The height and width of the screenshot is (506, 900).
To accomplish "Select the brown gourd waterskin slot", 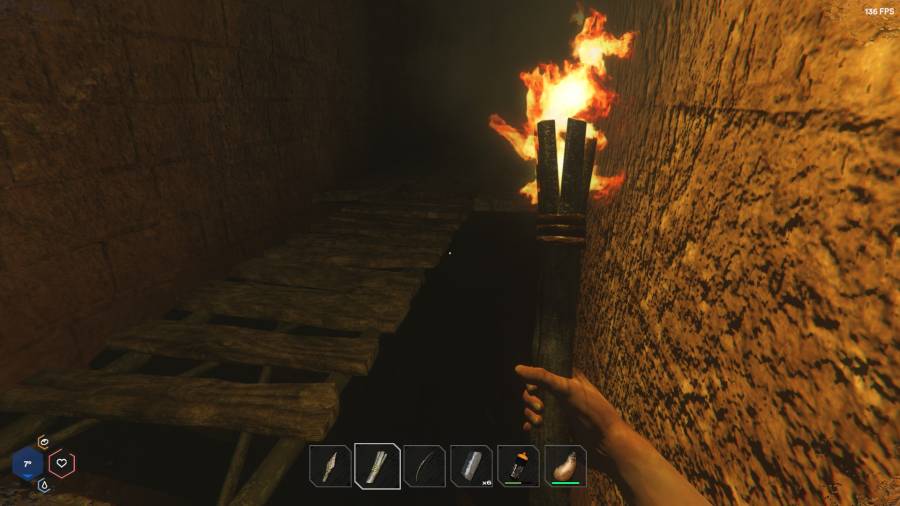I will pyautogui.click(x=565, y=466).
